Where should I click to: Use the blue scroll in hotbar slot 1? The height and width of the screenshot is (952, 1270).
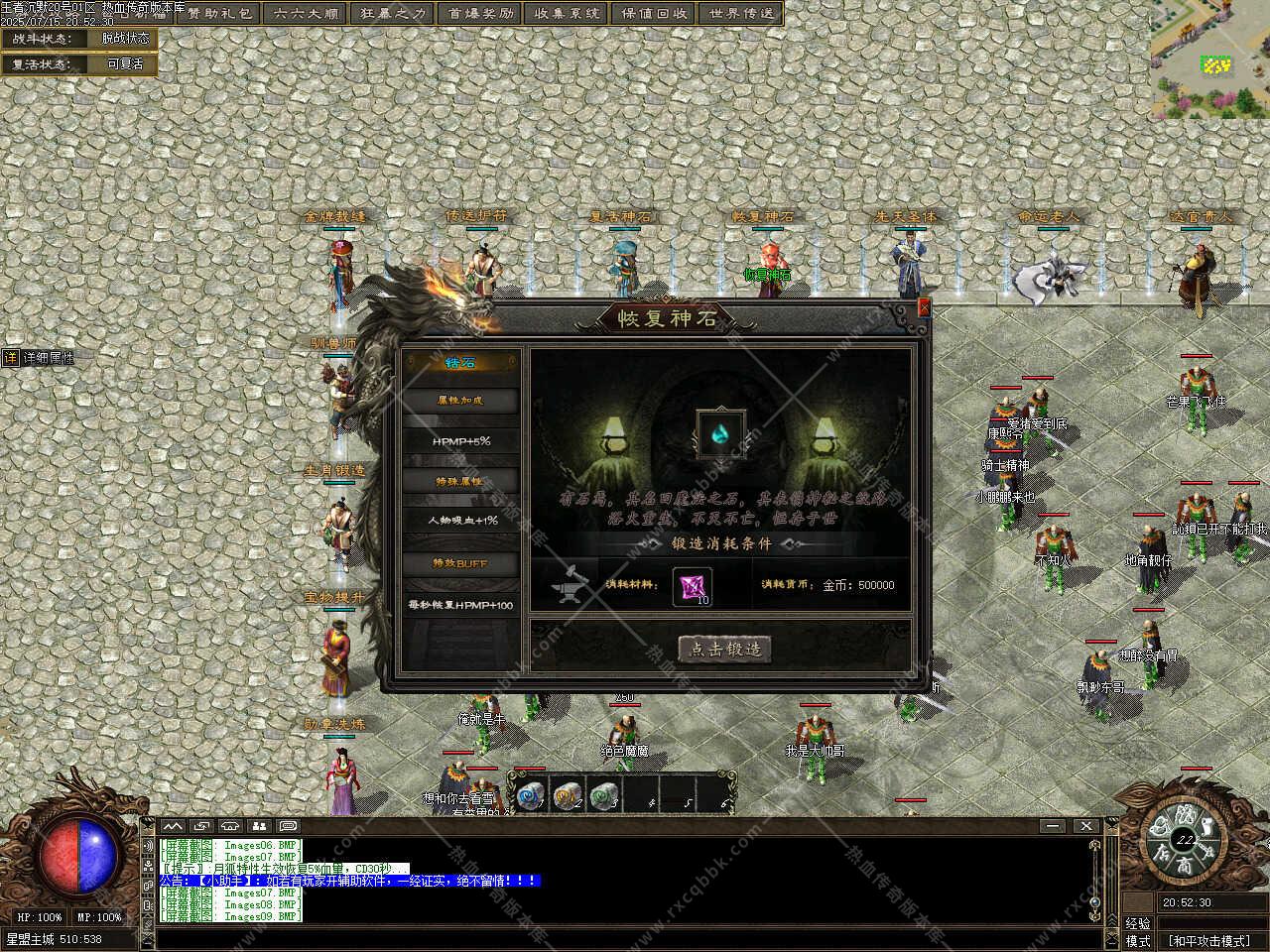(x=527, y=794)
